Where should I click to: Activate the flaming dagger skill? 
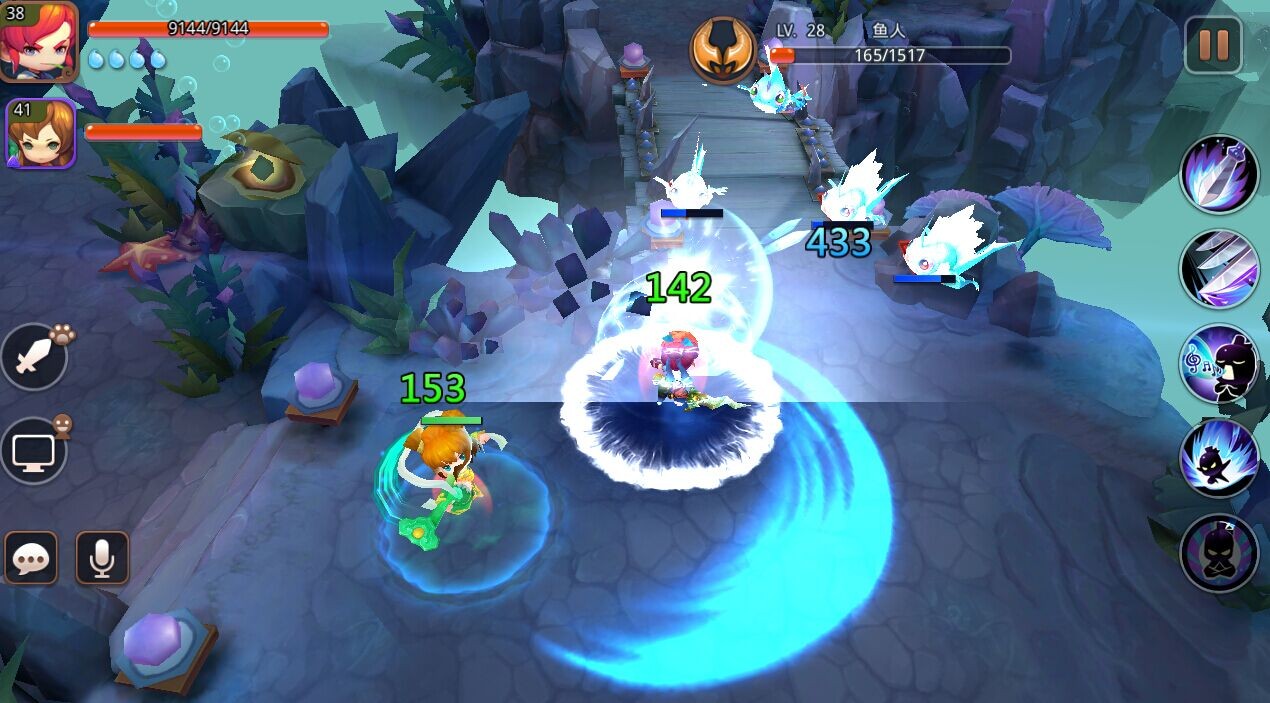click(1218, 174)
